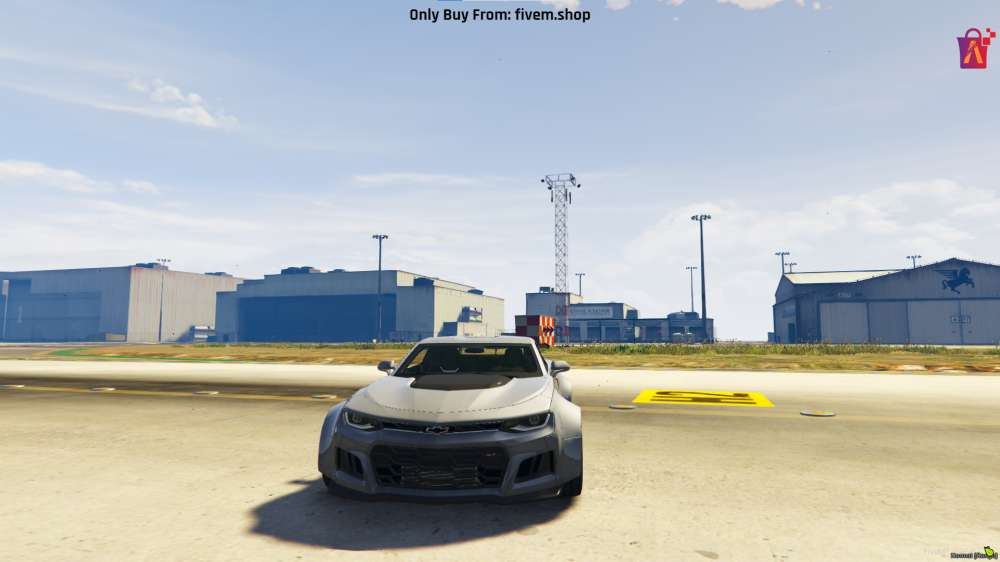Viewport: 1000px width, 562px height.
Task: Click the fivem.shop shopping bag logo
Action: point(974,48)
